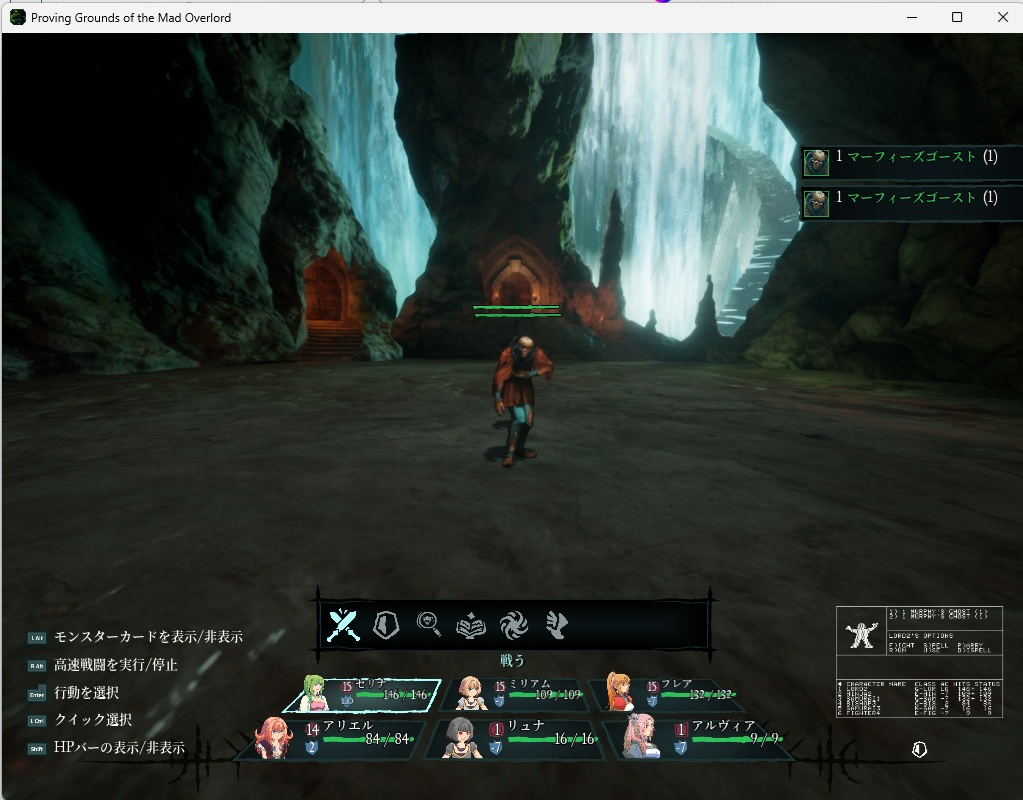
Task: Maximize the game window
Action: (957, 17)
